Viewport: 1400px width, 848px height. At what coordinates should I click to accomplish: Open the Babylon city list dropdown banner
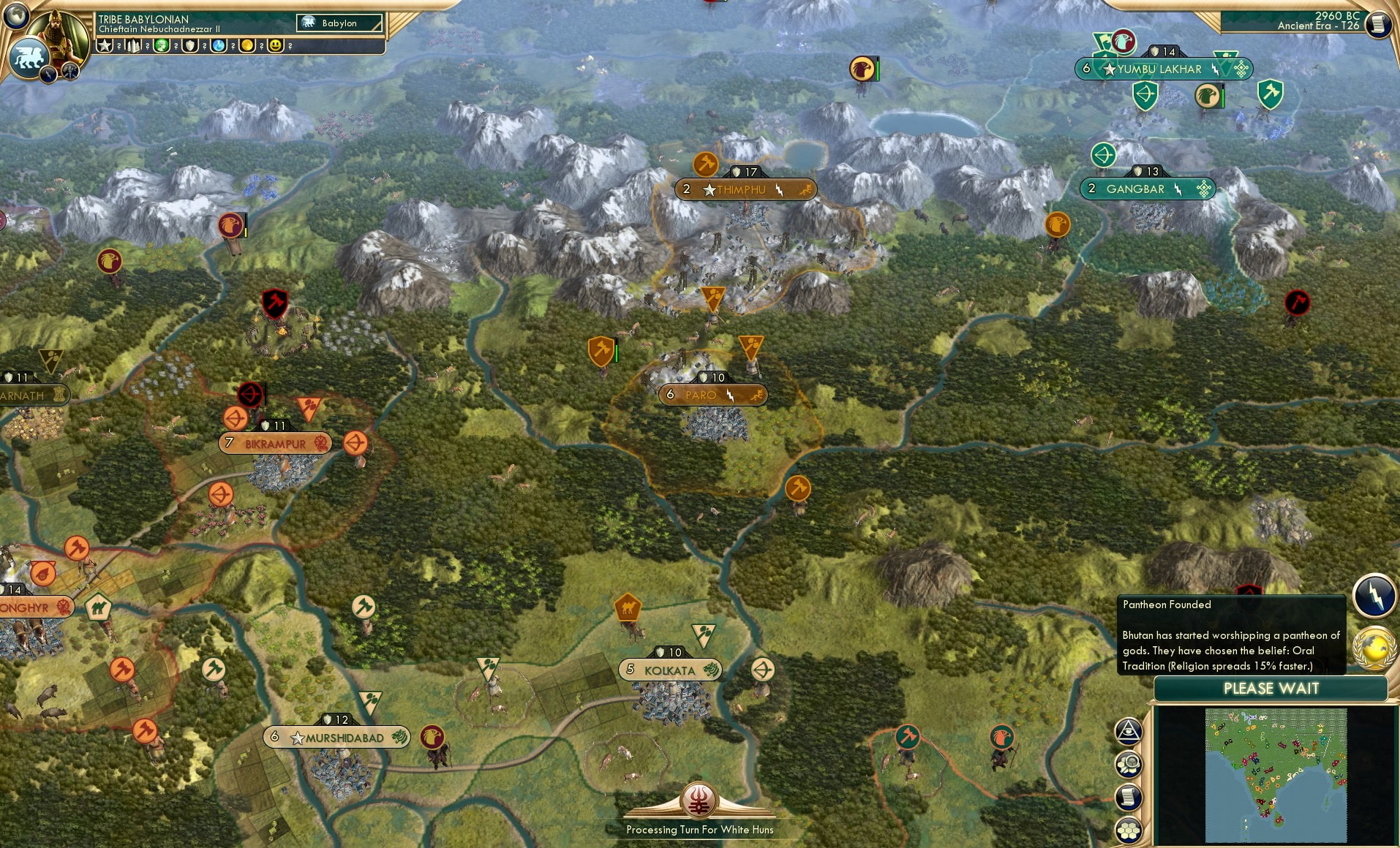click(338, 23)
